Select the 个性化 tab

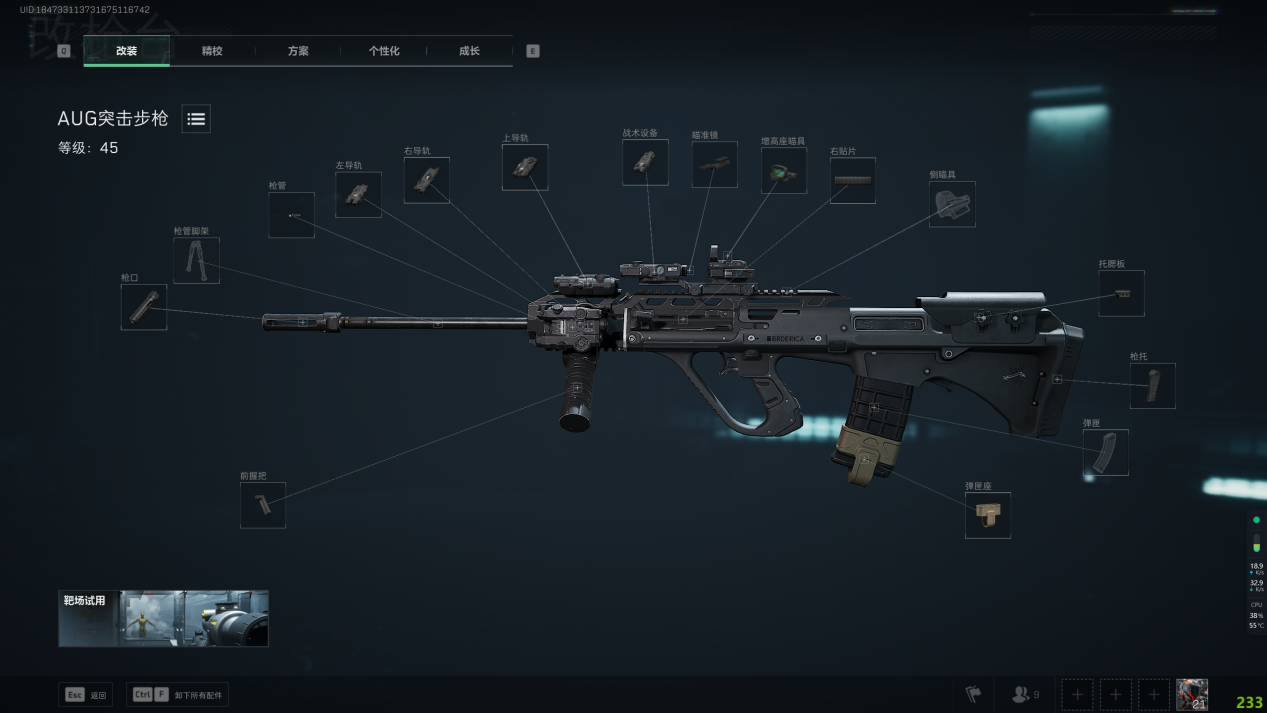pos(384,51)
